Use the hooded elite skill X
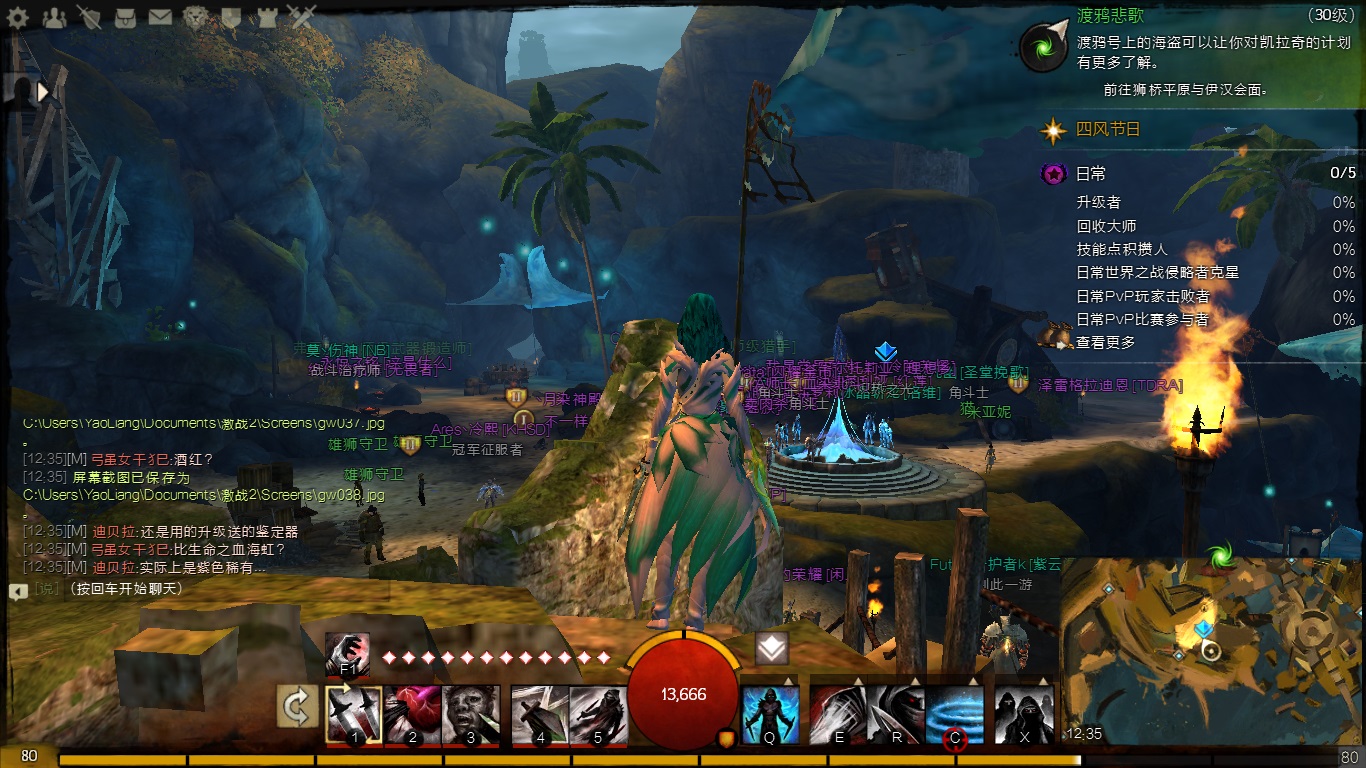Viewport: 1366px width, 768px height. coord(1025,715)
